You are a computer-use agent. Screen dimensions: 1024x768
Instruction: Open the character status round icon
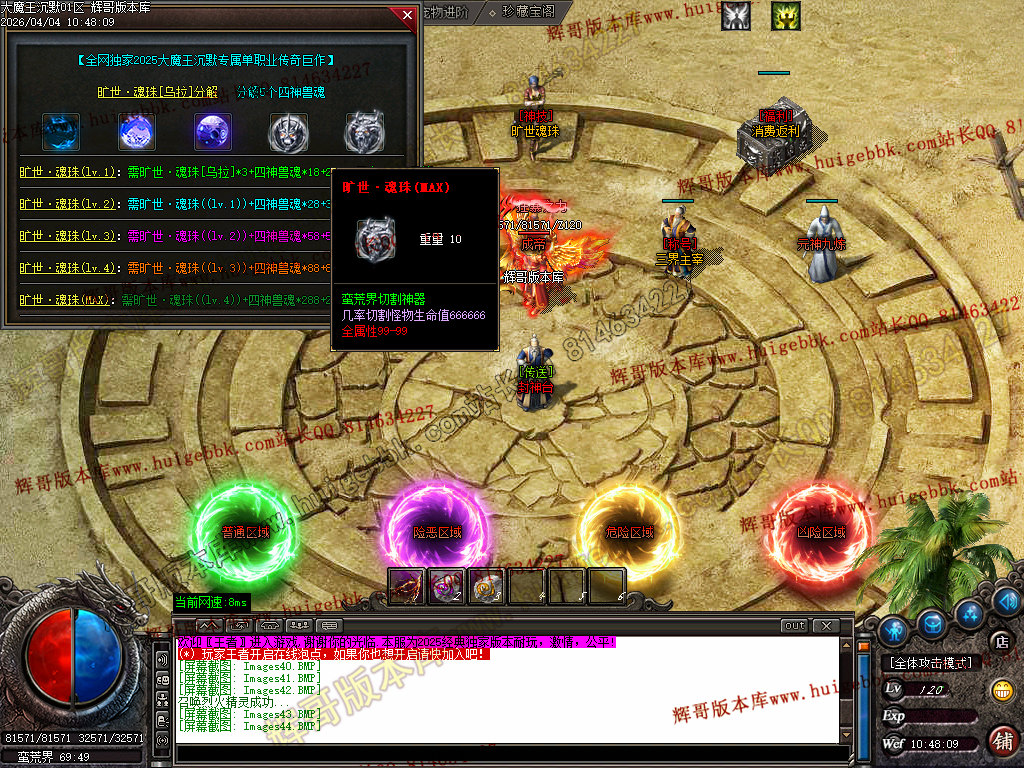click(894, 630)
